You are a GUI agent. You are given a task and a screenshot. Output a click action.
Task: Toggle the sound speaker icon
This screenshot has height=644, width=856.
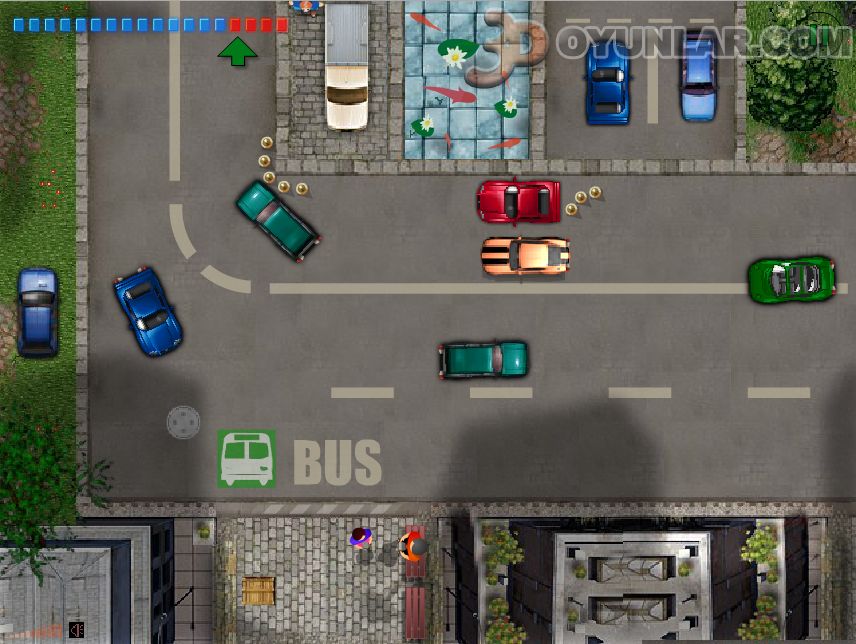point(76,629)
